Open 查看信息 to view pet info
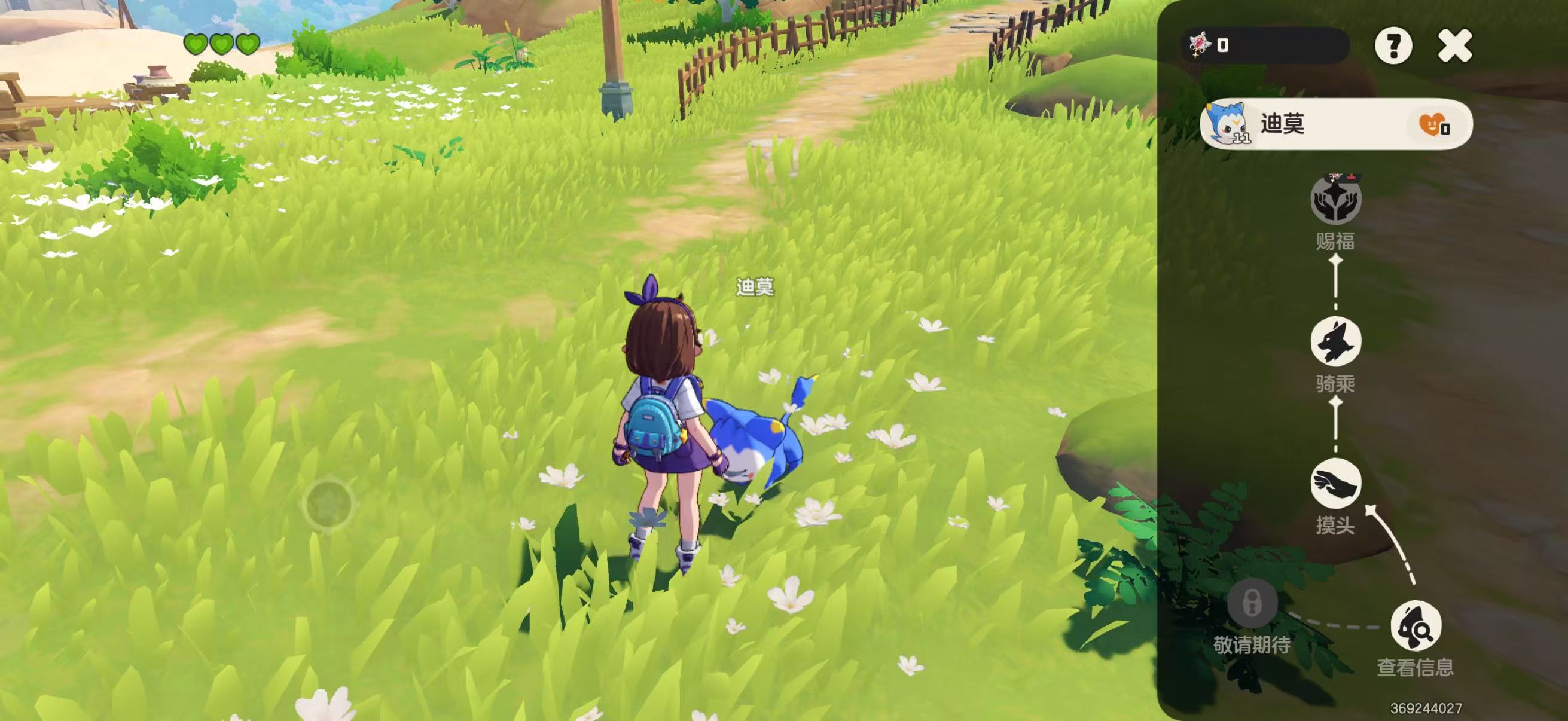This screenshot has width=1568, height=721. click(1416, 626)
